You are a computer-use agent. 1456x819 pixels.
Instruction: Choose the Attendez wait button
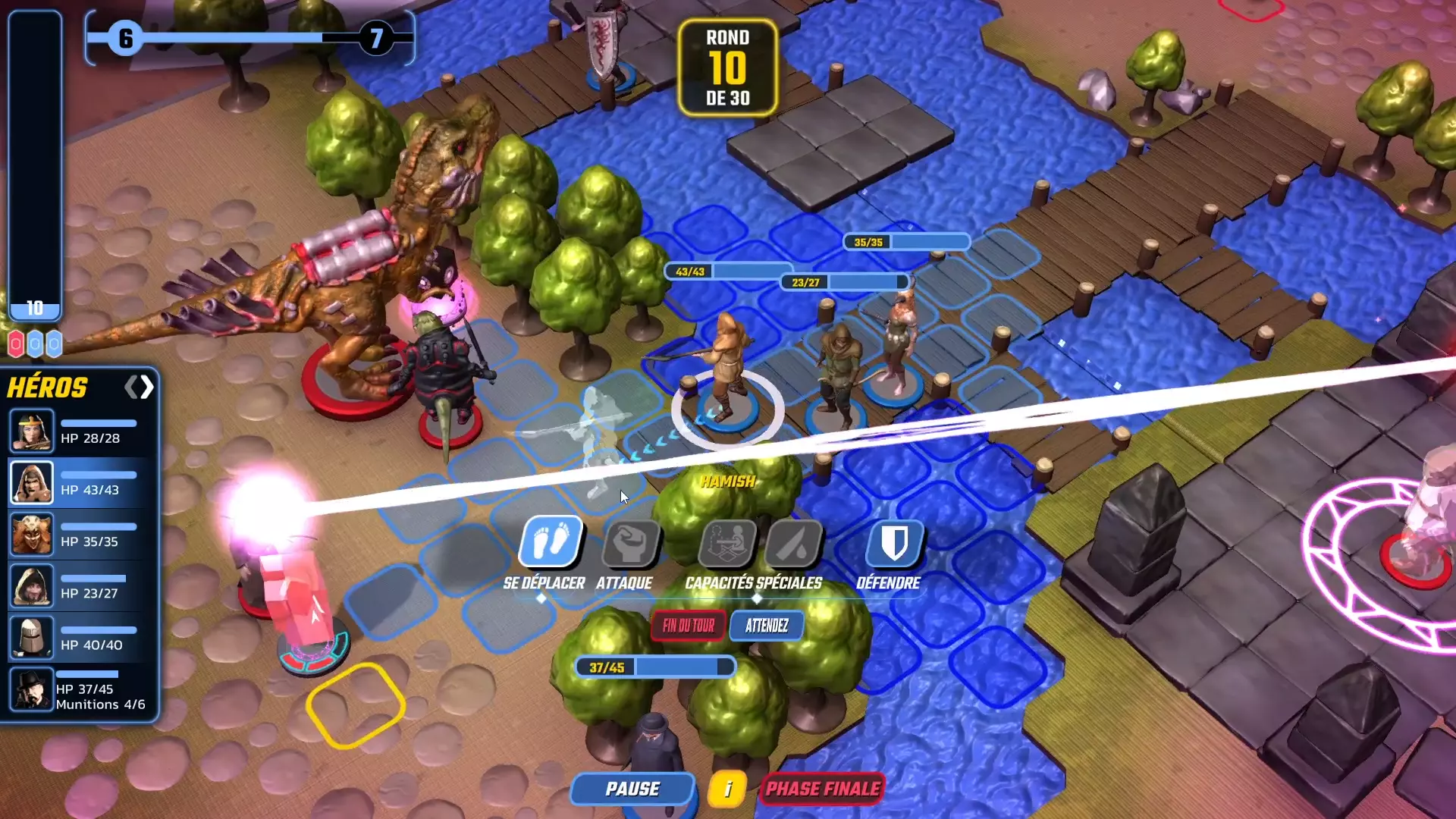click(x=767, y=626)
